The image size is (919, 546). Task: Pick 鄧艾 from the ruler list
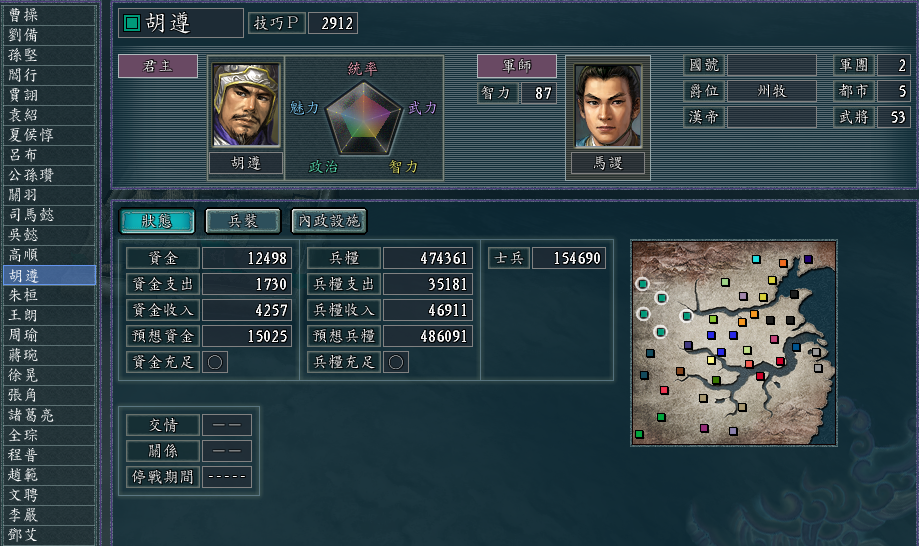(x=49, y=535)
